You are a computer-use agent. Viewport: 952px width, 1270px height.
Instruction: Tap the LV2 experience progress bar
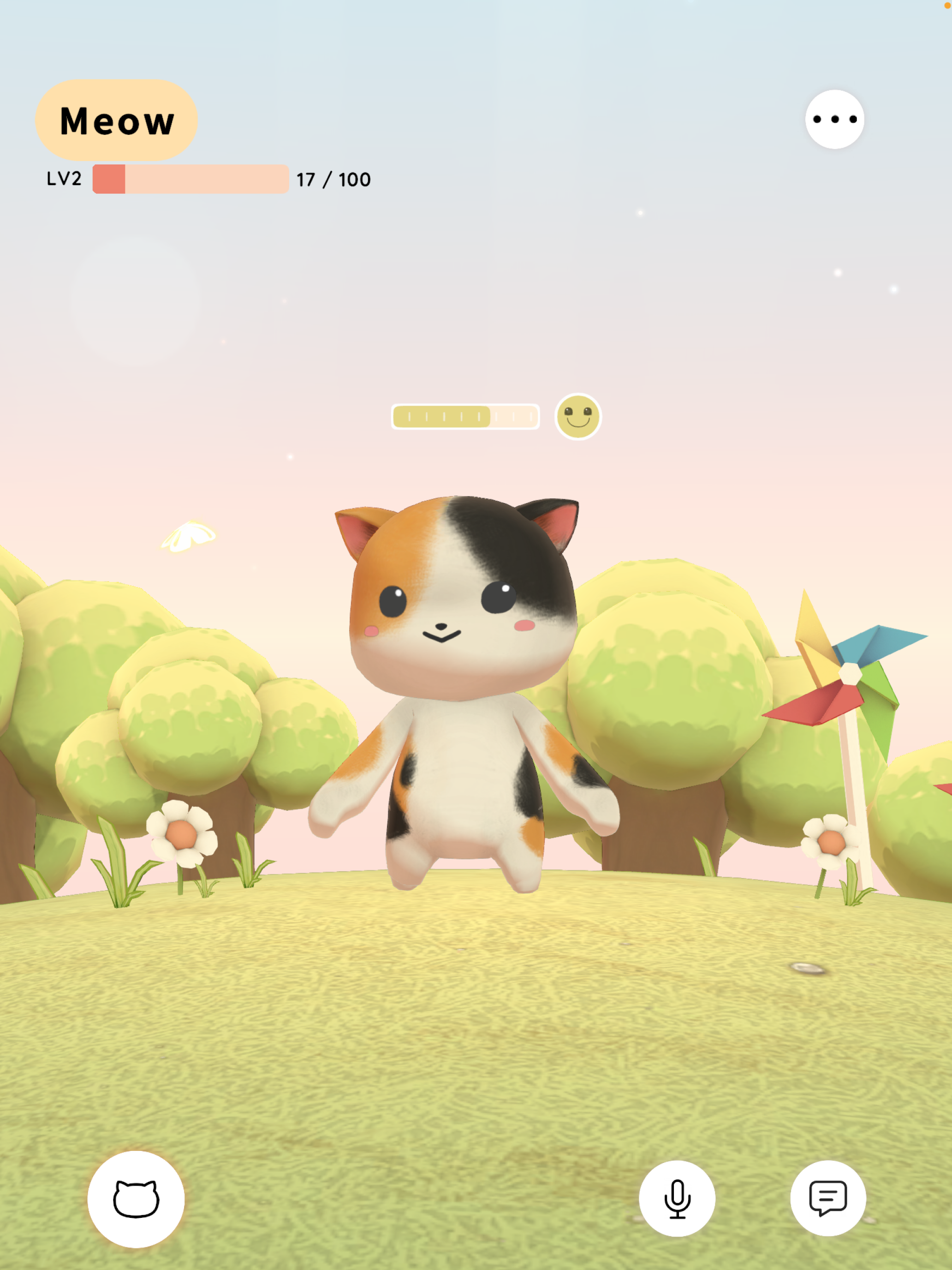coord(190,180)
